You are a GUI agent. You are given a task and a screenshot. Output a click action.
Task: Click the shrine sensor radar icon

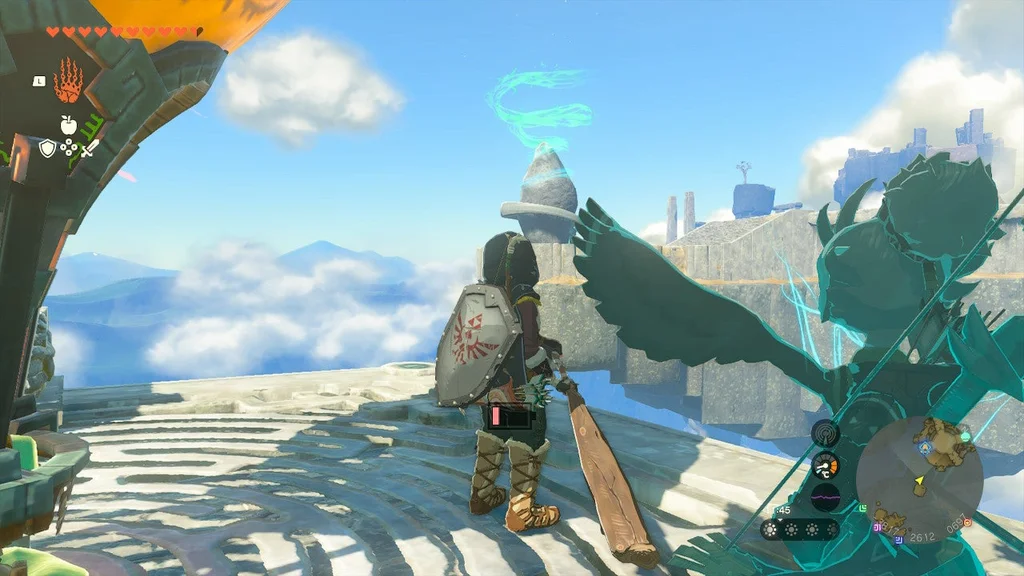825,433
